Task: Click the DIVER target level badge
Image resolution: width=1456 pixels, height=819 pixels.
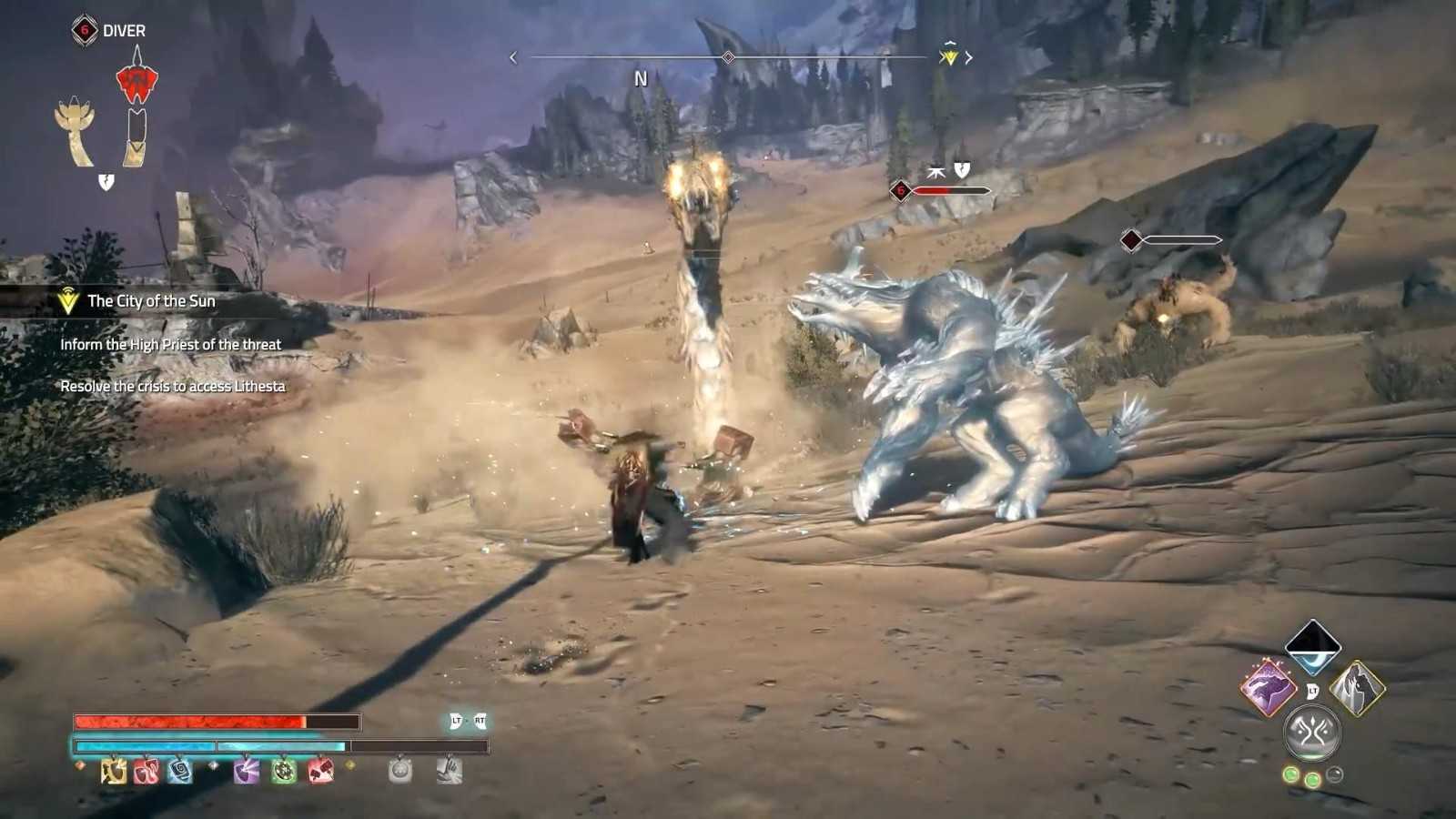Action: click(x=85, y=30)
